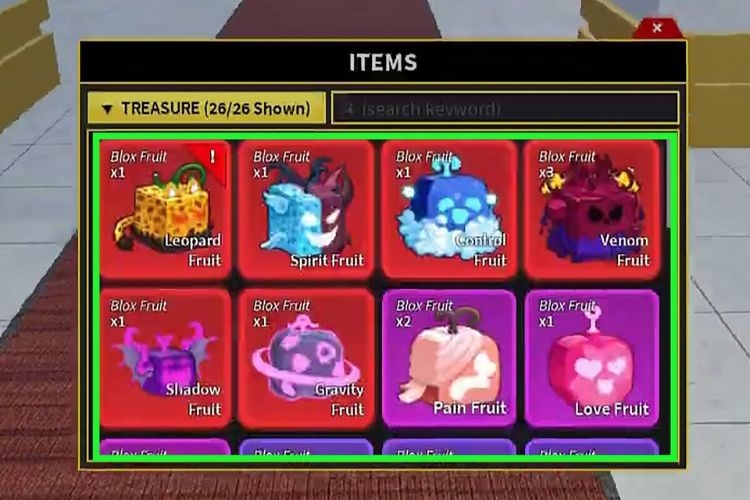Select the Venom Fruit item
The image size is (750, 500).
pyautogui.click(x=592, y=209)
